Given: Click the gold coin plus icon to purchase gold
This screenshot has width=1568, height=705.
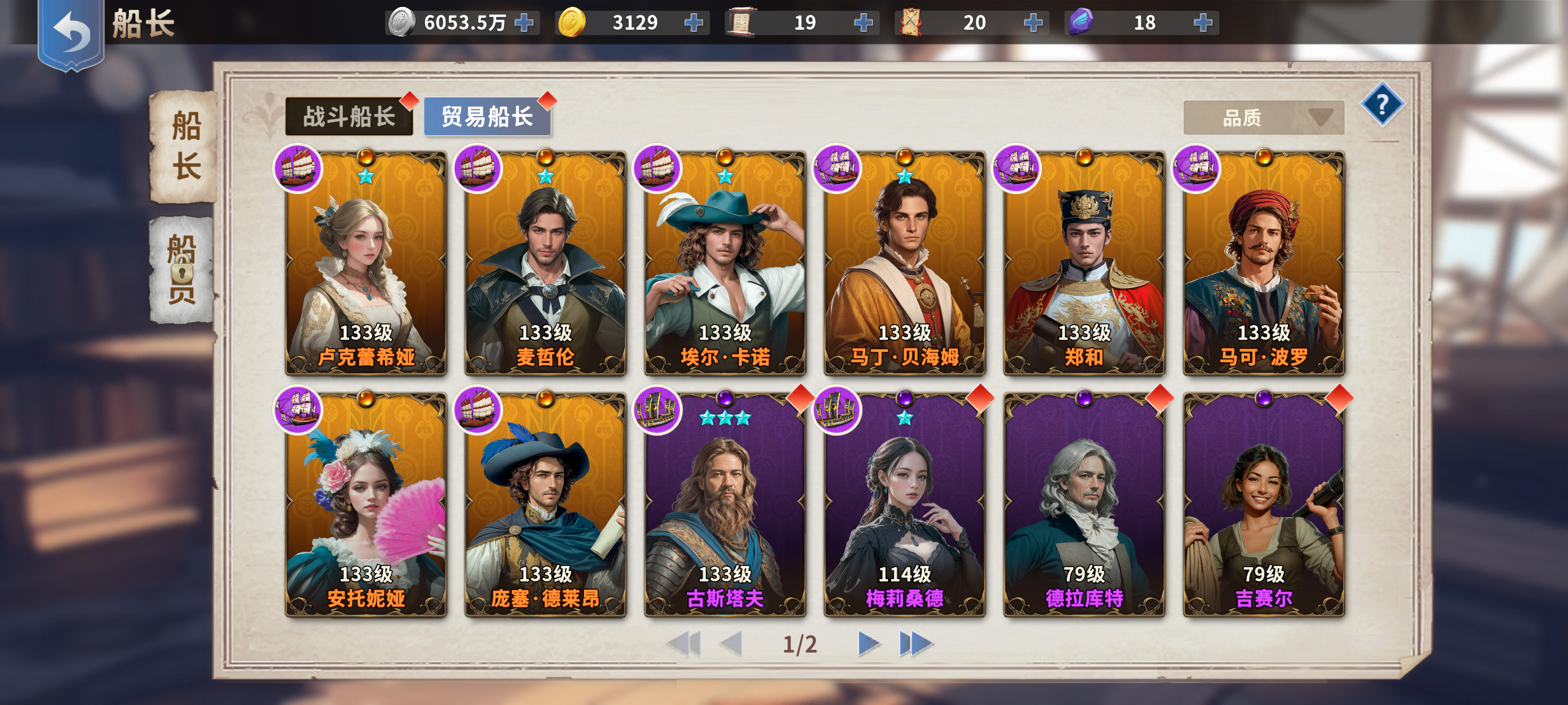Looking at the screenshot, I should pos(693,23).
